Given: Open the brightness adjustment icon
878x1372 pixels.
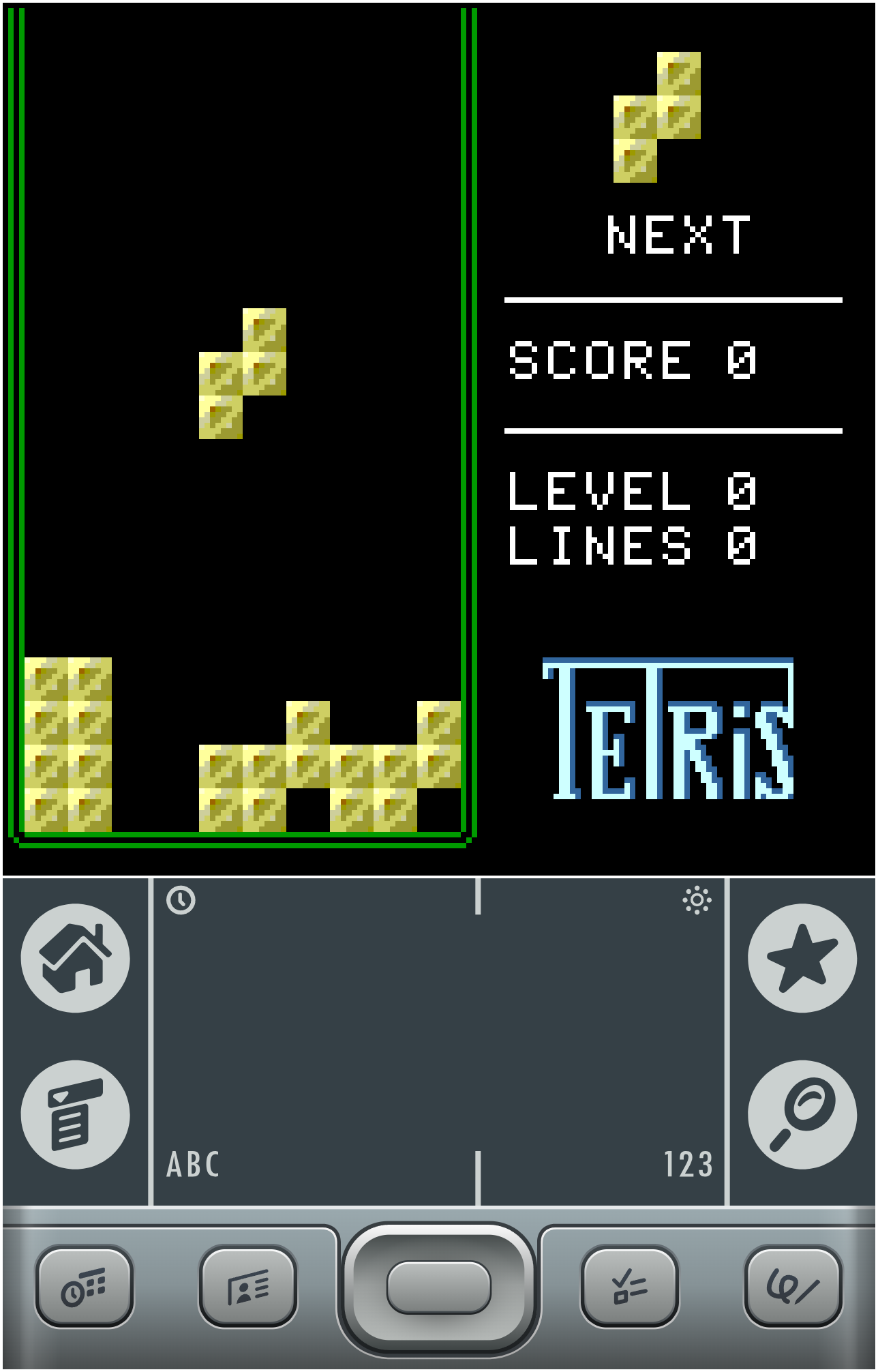Looking at the screenshot, I should coord(697,900).
